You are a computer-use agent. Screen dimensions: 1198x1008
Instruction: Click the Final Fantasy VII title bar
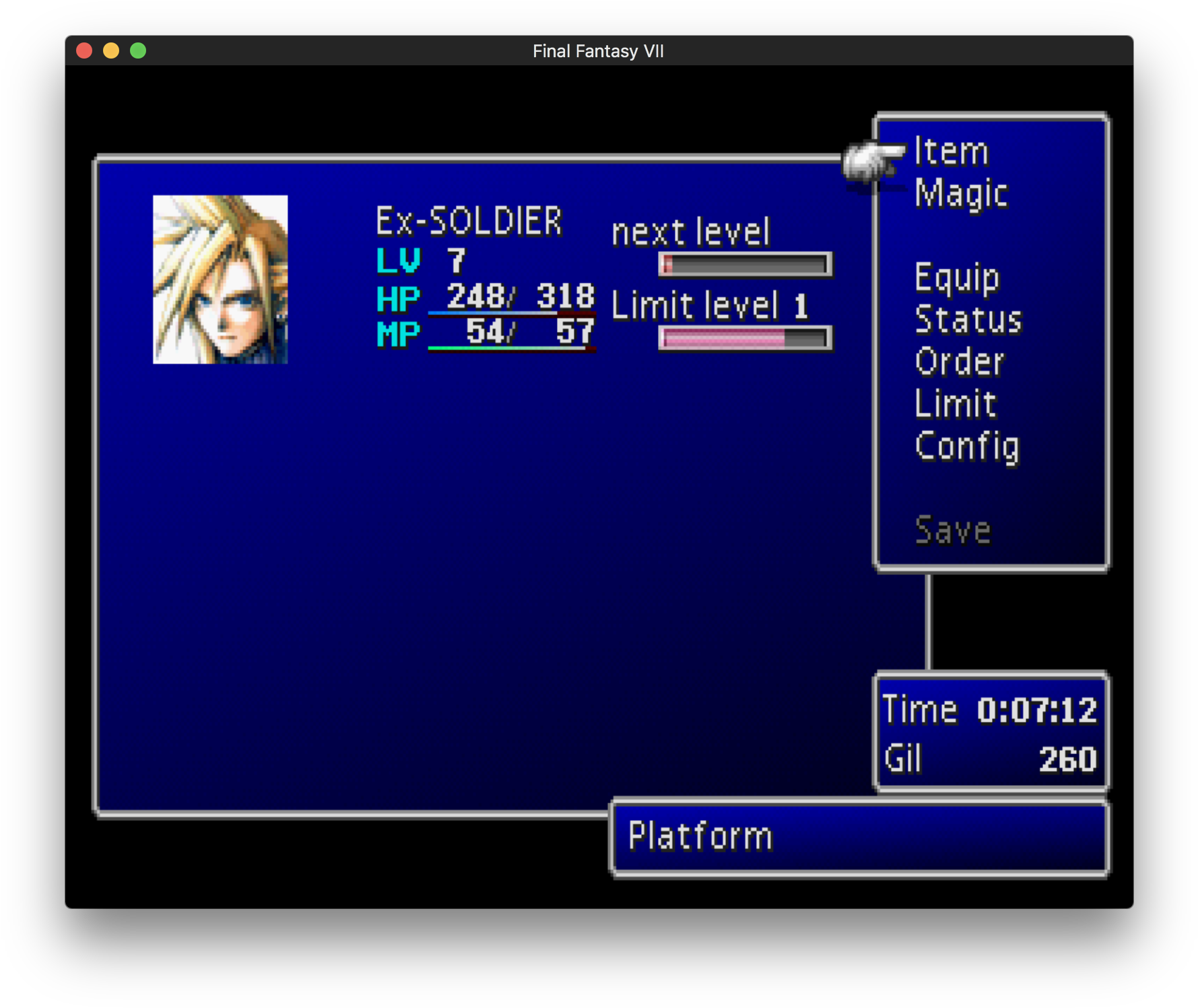(x=598, y=51)
